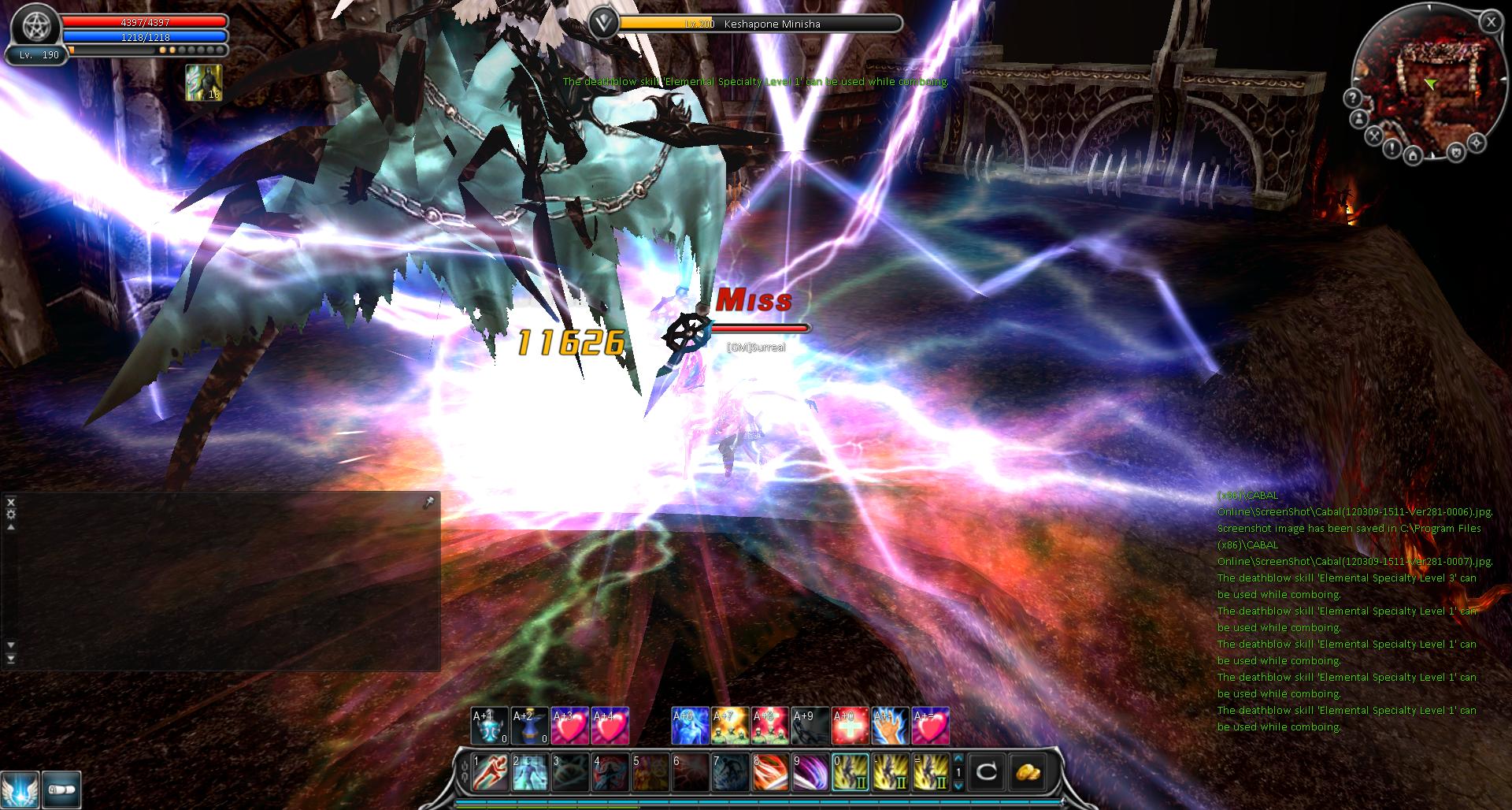Activate the blue figure buff in A+6
The width and height of the screenshot is (1512, 810).
(x=690, y=726)
